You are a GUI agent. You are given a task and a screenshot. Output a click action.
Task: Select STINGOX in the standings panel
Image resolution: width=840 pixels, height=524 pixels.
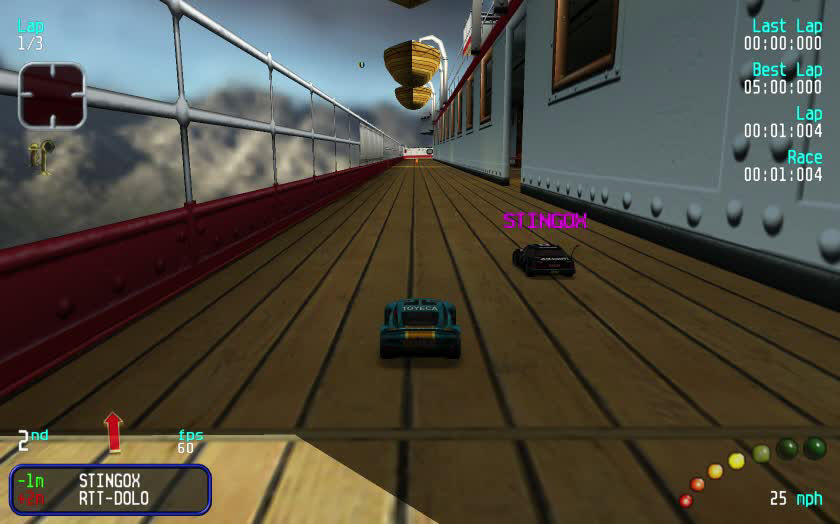pos(109,481)
